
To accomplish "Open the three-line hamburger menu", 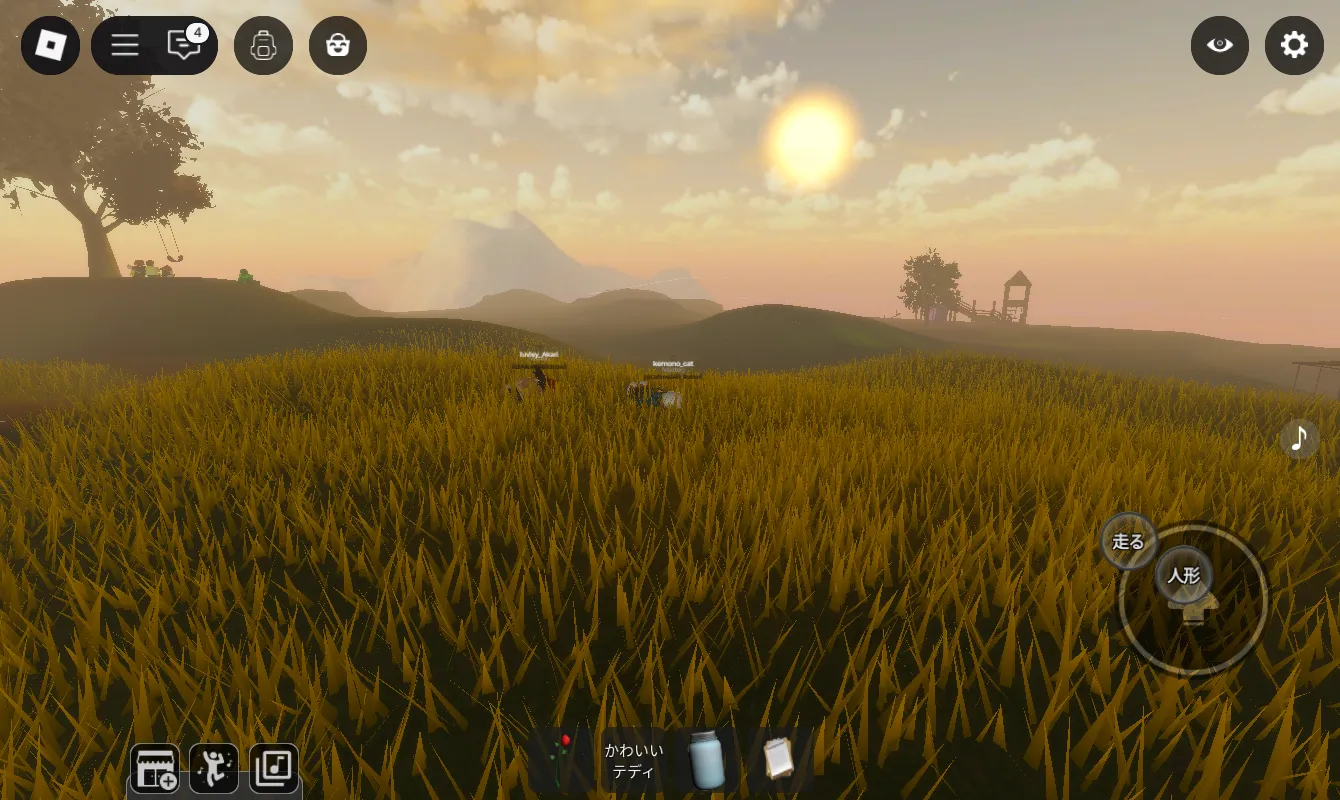I will (125, 45).
